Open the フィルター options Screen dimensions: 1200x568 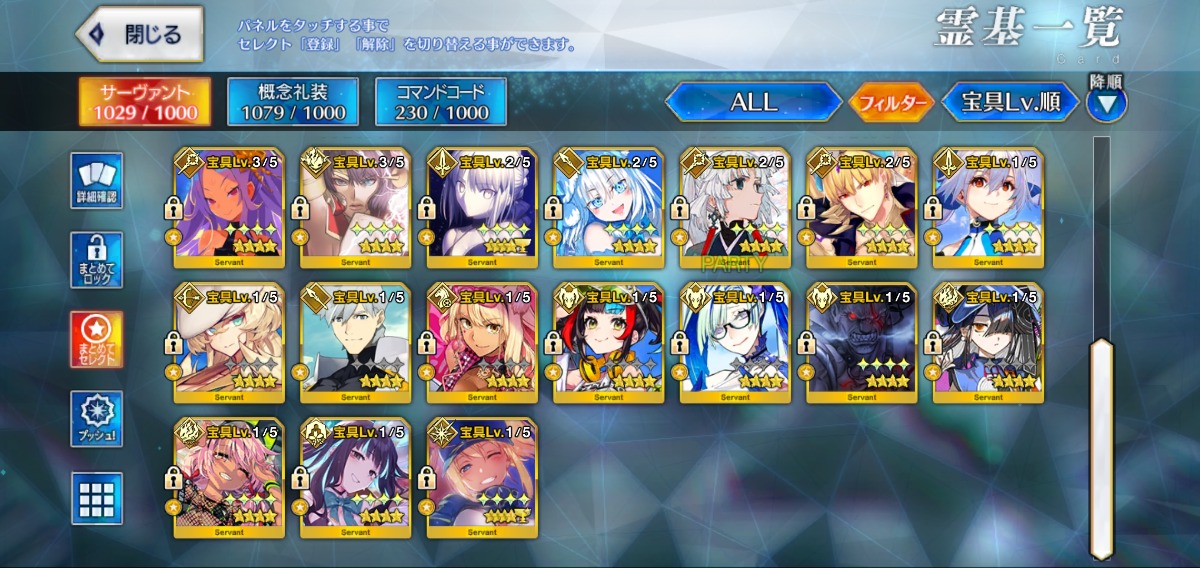click(x=891, y=102)
